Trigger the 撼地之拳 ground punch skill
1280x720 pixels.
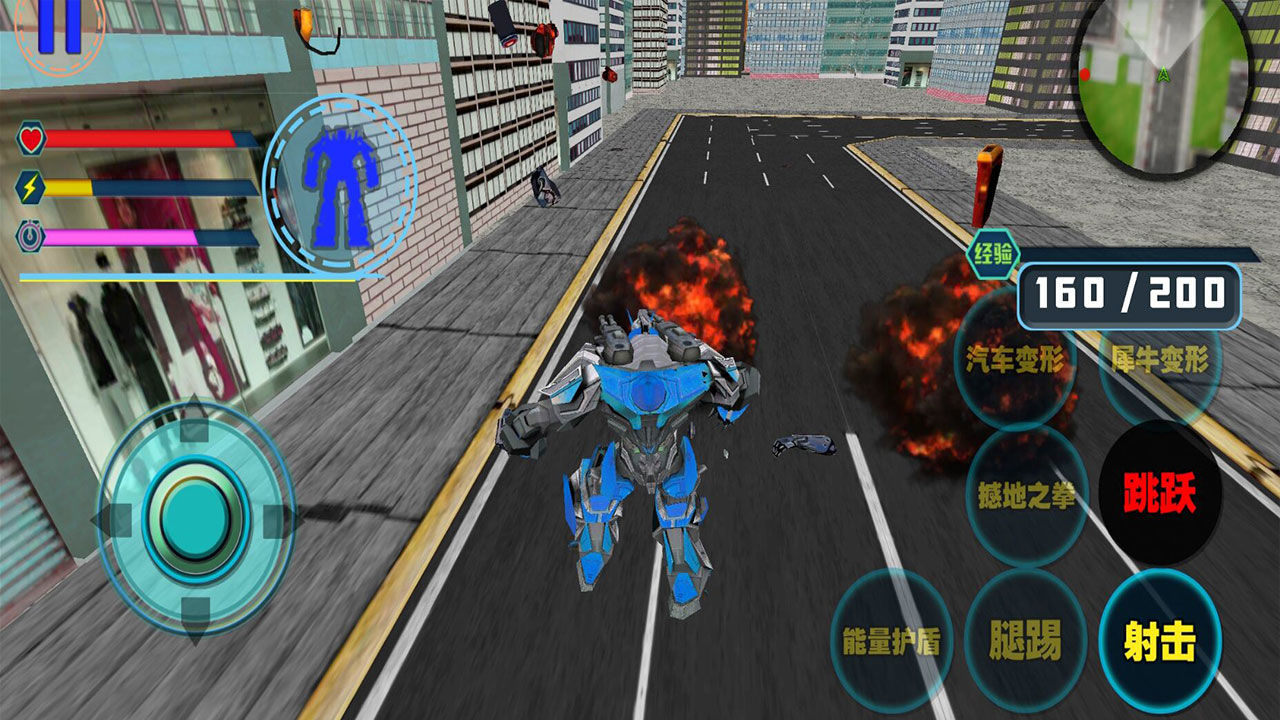click(x=1025, y=494)
